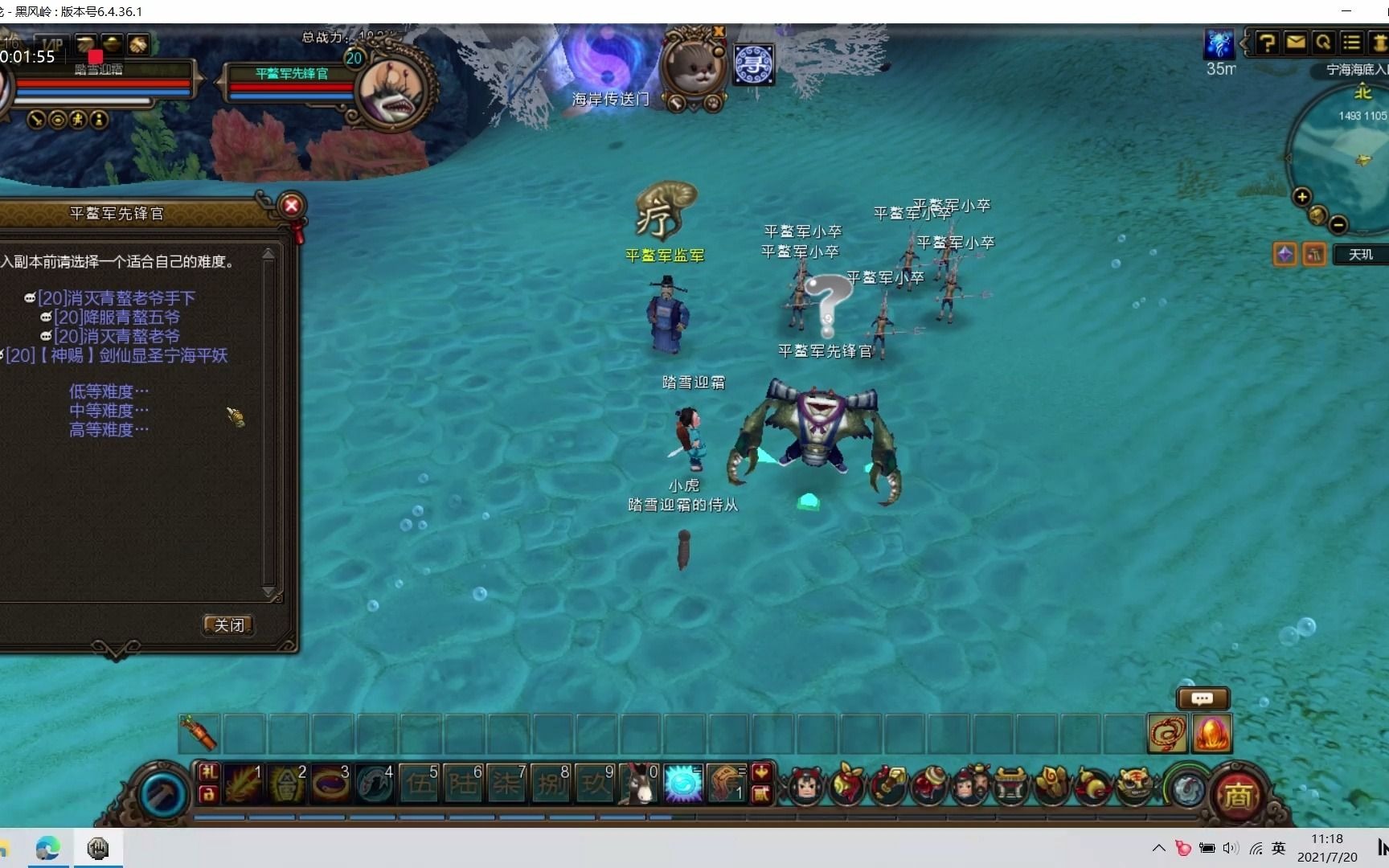Activate the skill in hotkey slot 1

point(244,784)
